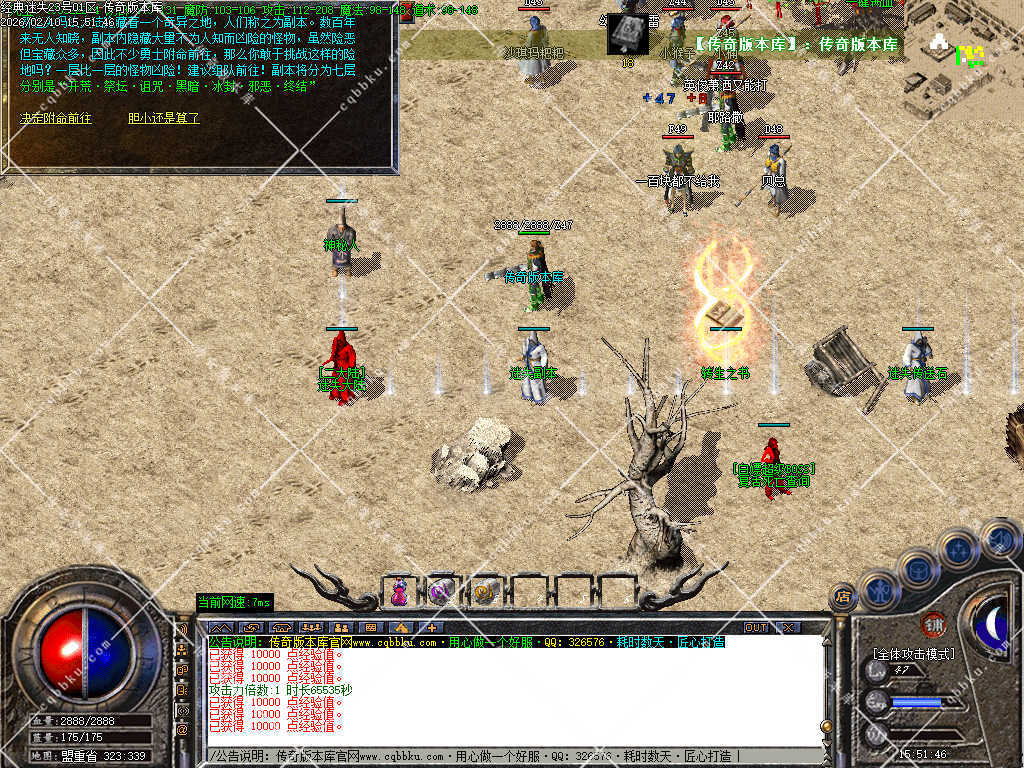The width and height of the screenshot is (1024, 768).
Task: Use the pink potion in the quick belt
Action: pyautogui.click(x=399, y=591)
